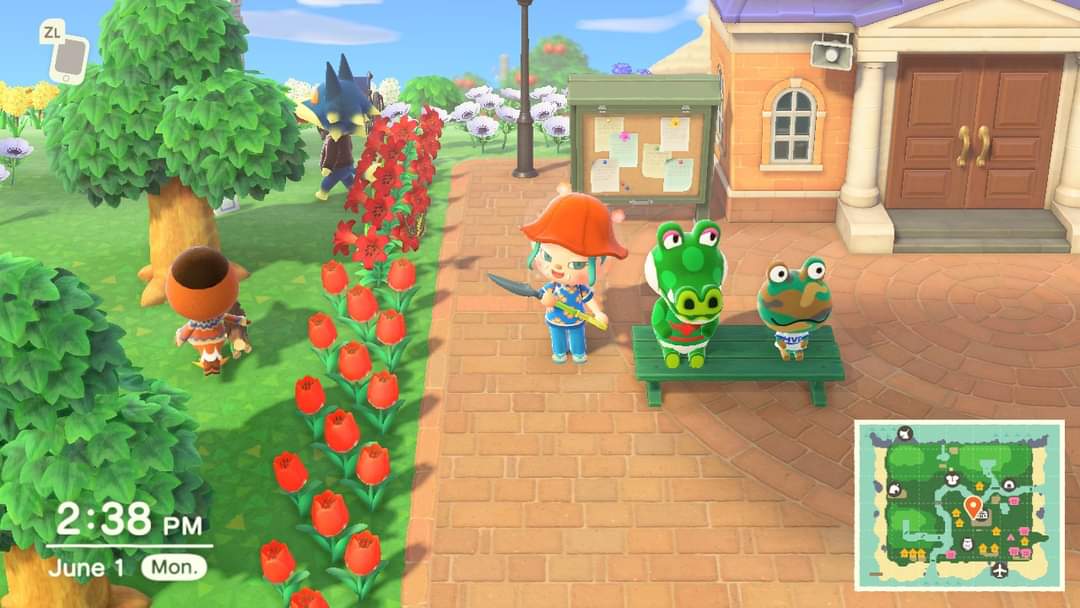Click the airport airplane icon on minimap
1080x608 pixels.
[998, 570]
